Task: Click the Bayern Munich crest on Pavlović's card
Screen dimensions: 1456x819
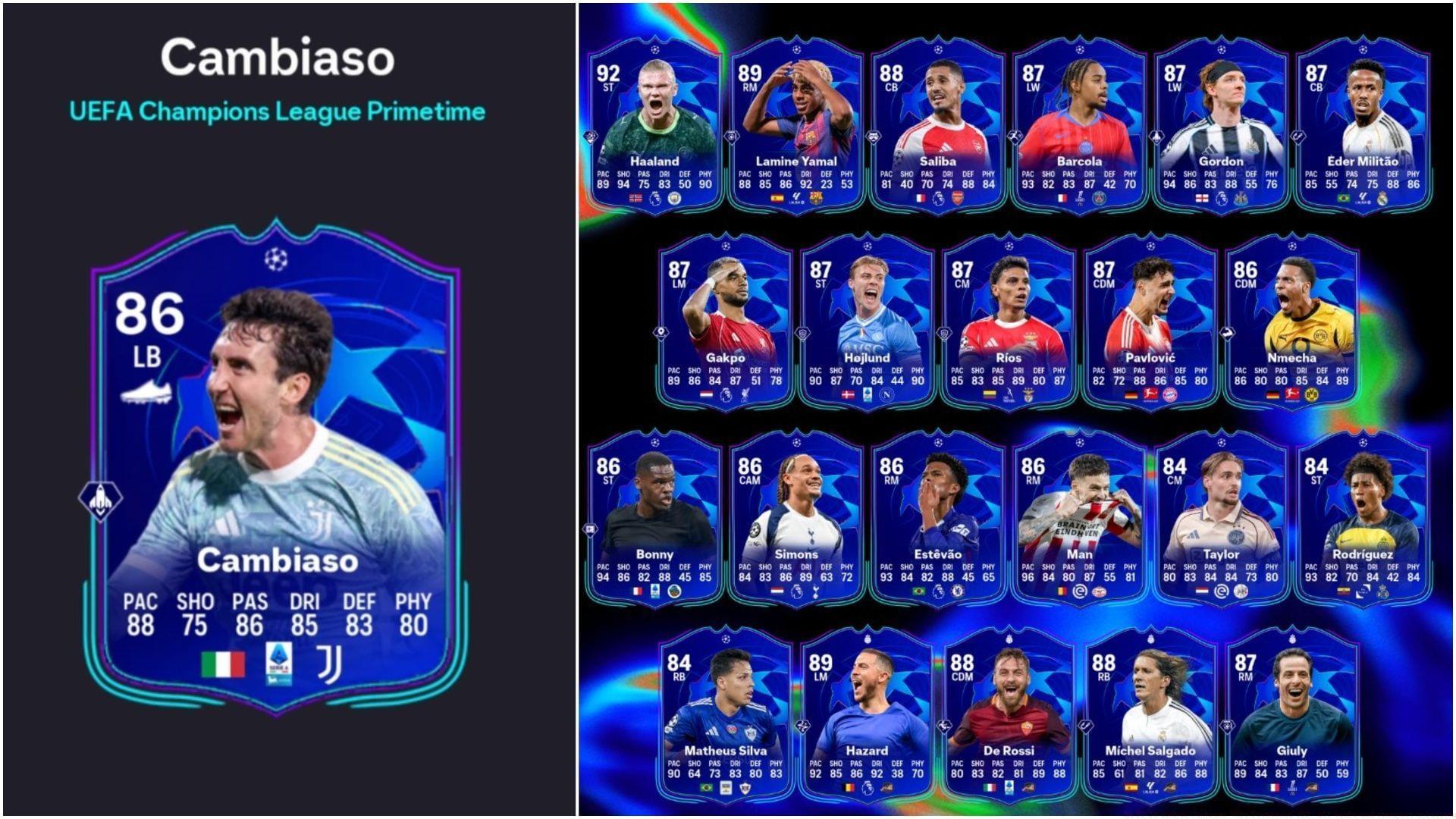Action: click(1171, 395)
